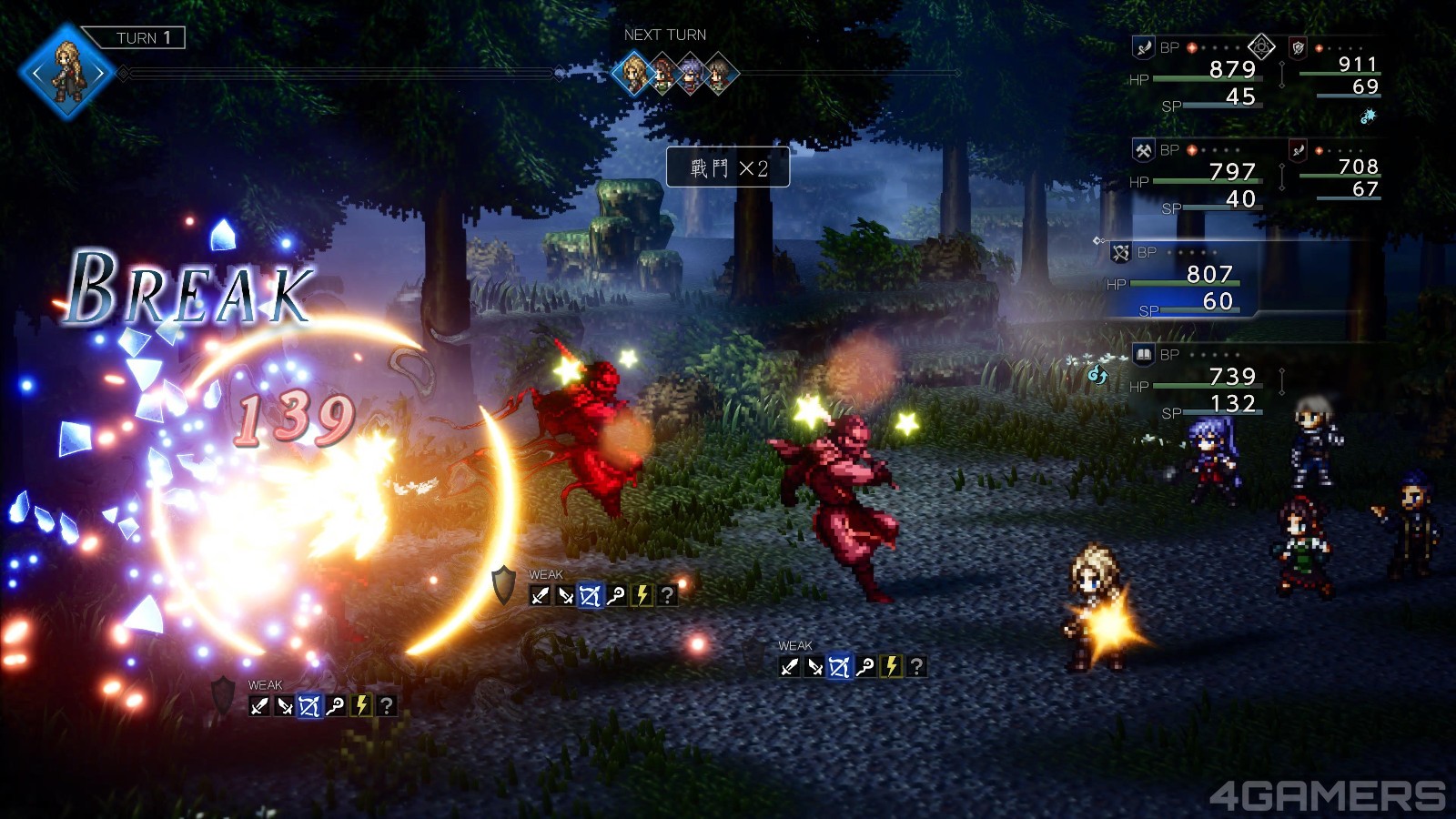Click the bow class icon beside 807 HP
The height and width of the screenshot is (819, 1456).
point(1121,253)
